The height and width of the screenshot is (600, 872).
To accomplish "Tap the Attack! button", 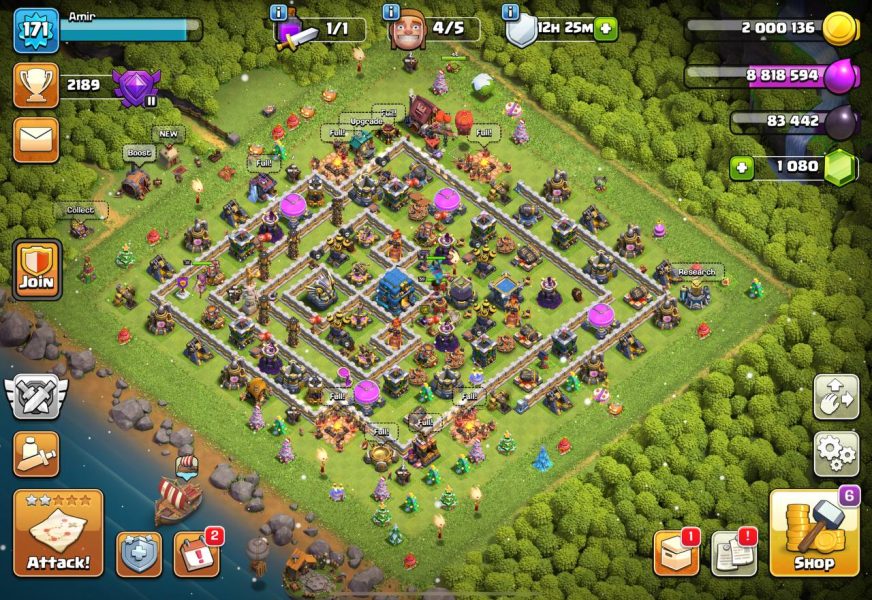I will tap(58, 533).
